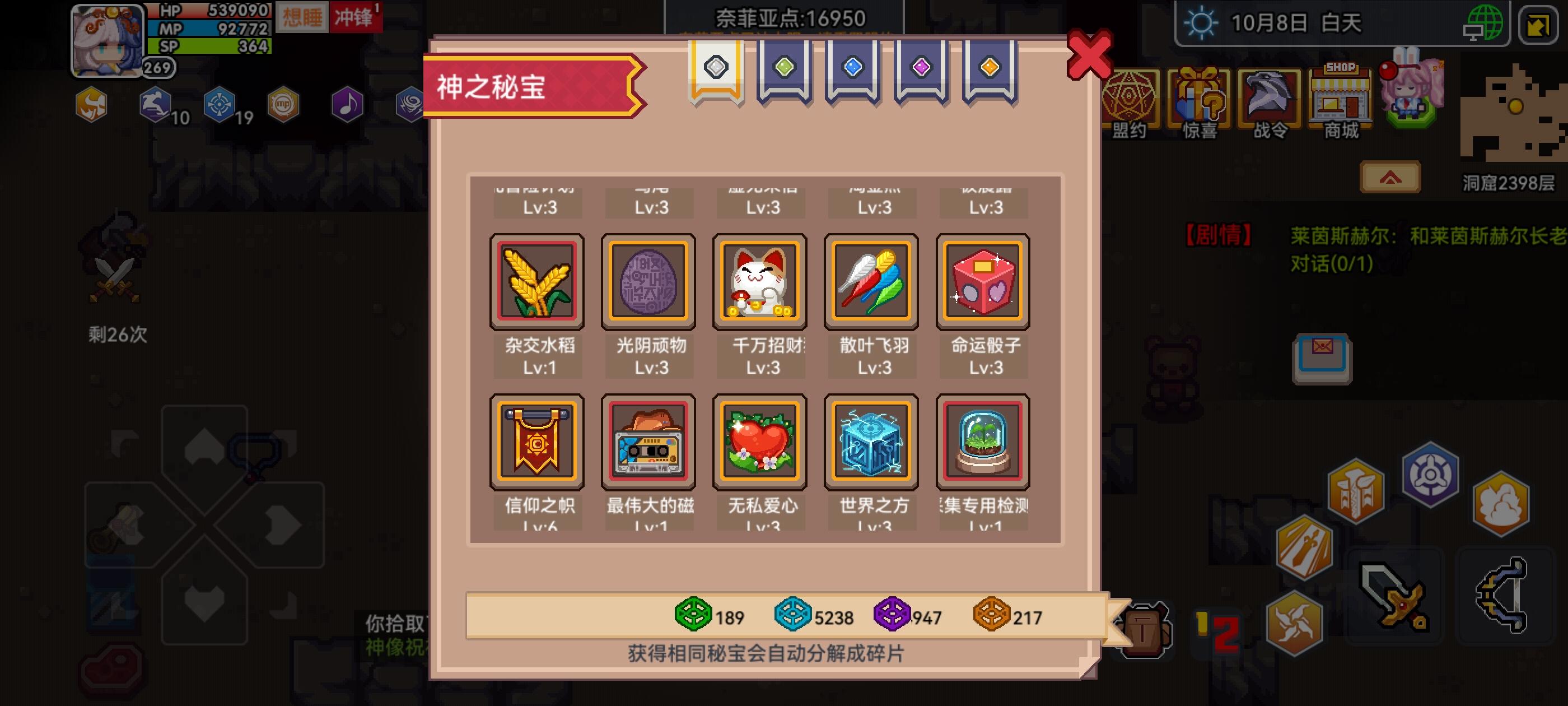This screenshot has height=706, width=1568.
Task: Select the 命运骰子 Lv:3 treasure thumbnail
Action: pos(983,281)
